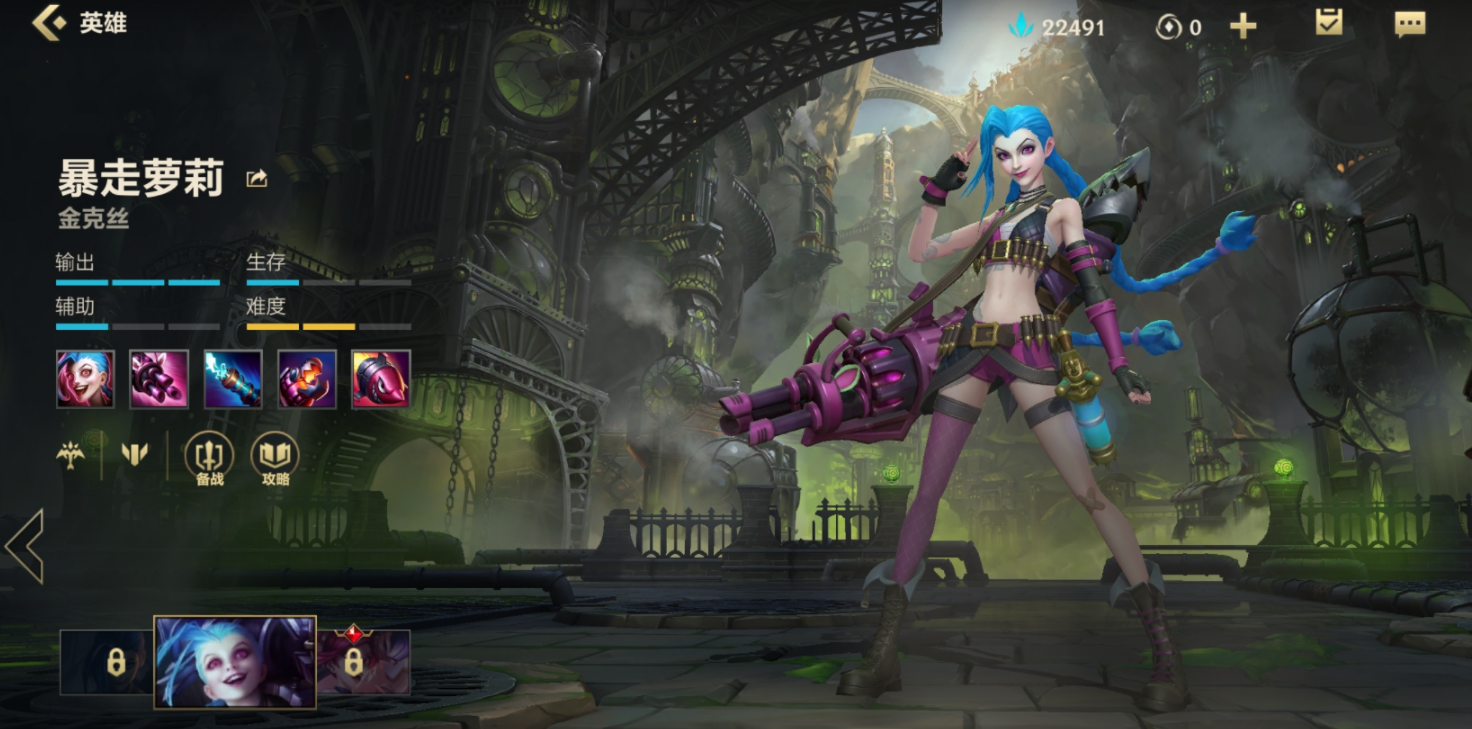This screenshot has width=1472, height=729.
Task: Open the 备战 loadout button
Action: (209, 459)
